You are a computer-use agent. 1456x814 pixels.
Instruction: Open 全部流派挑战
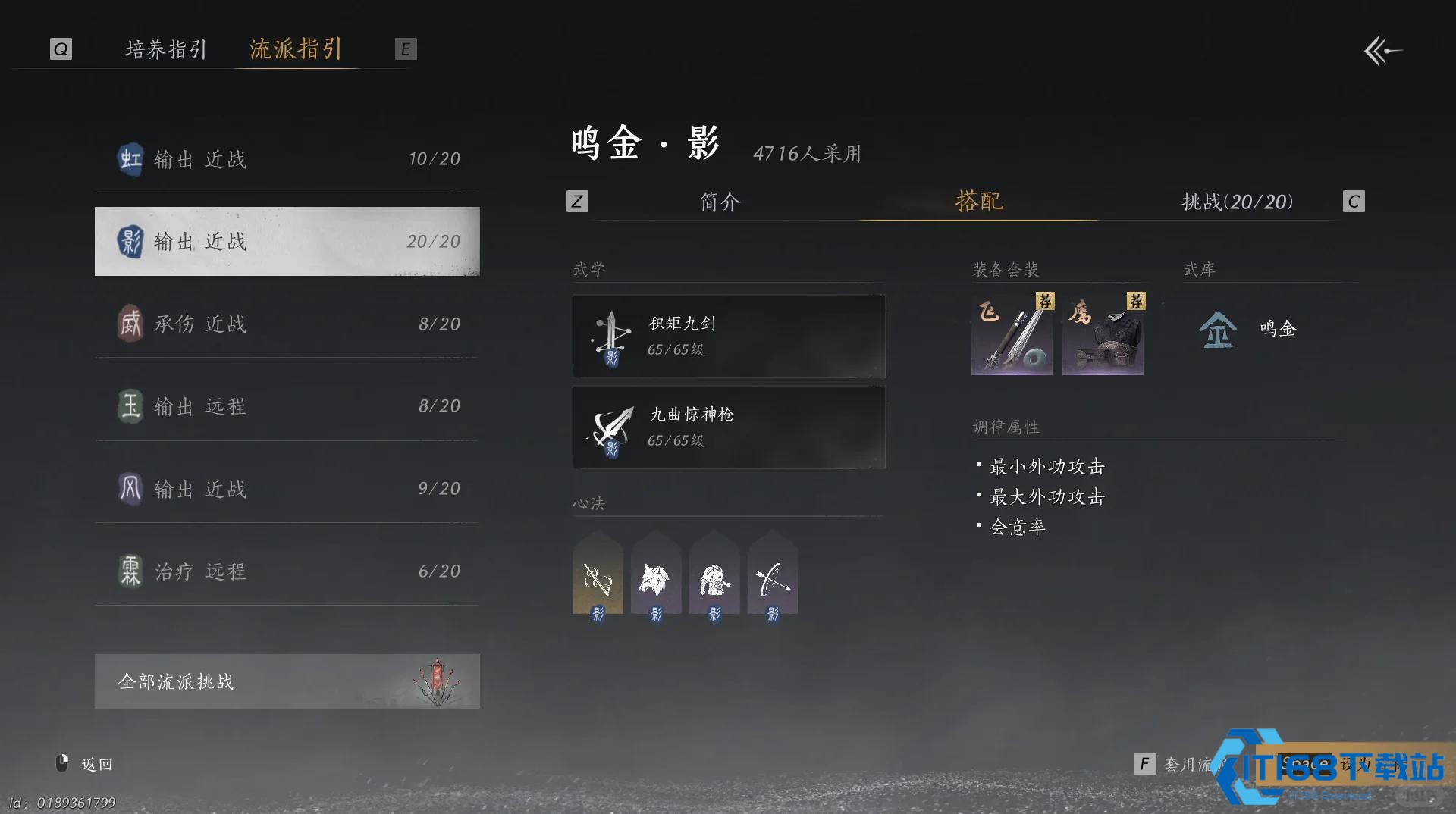287,681
